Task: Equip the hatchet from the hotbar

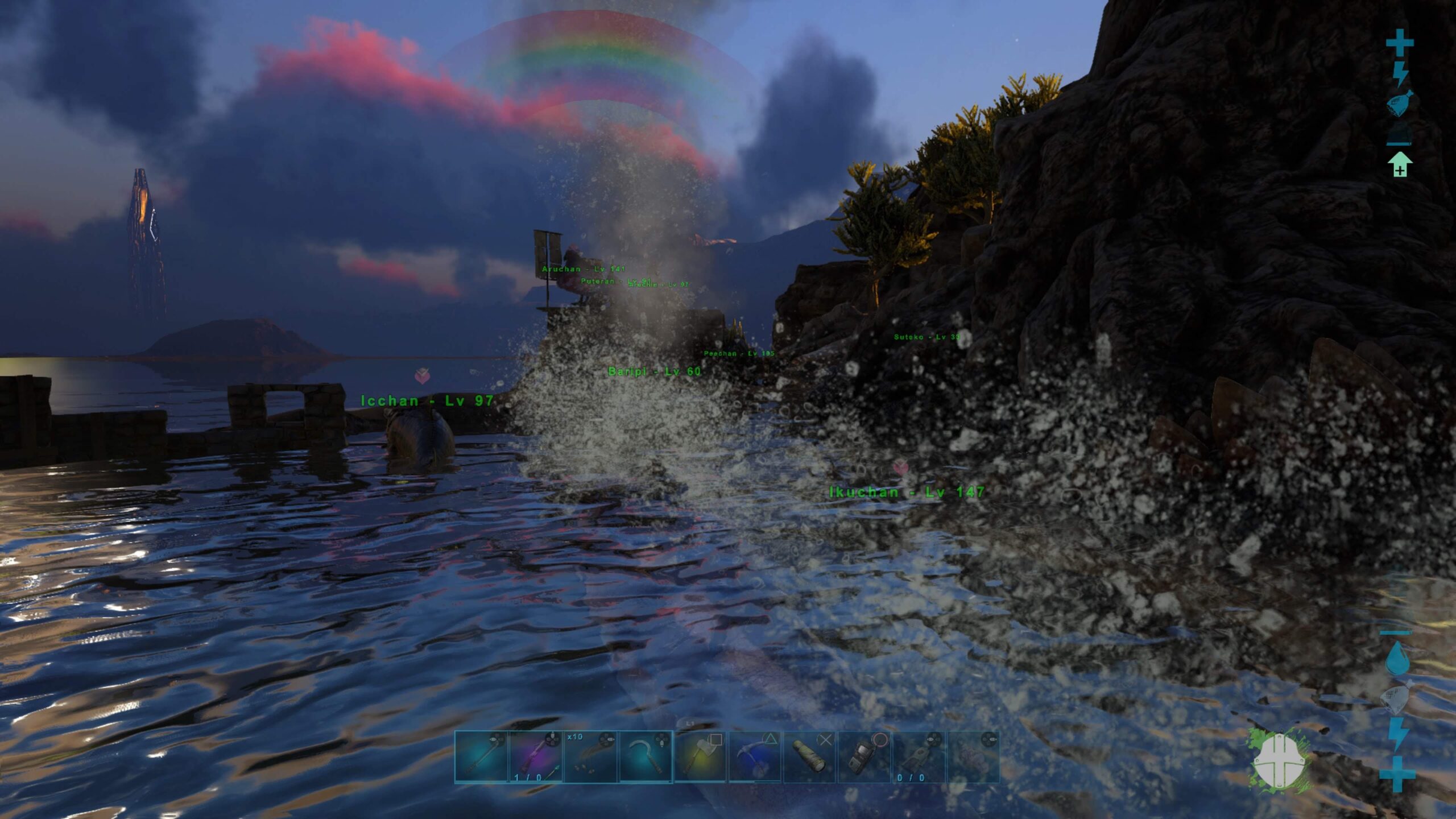Action: click(x=700, y=758)
